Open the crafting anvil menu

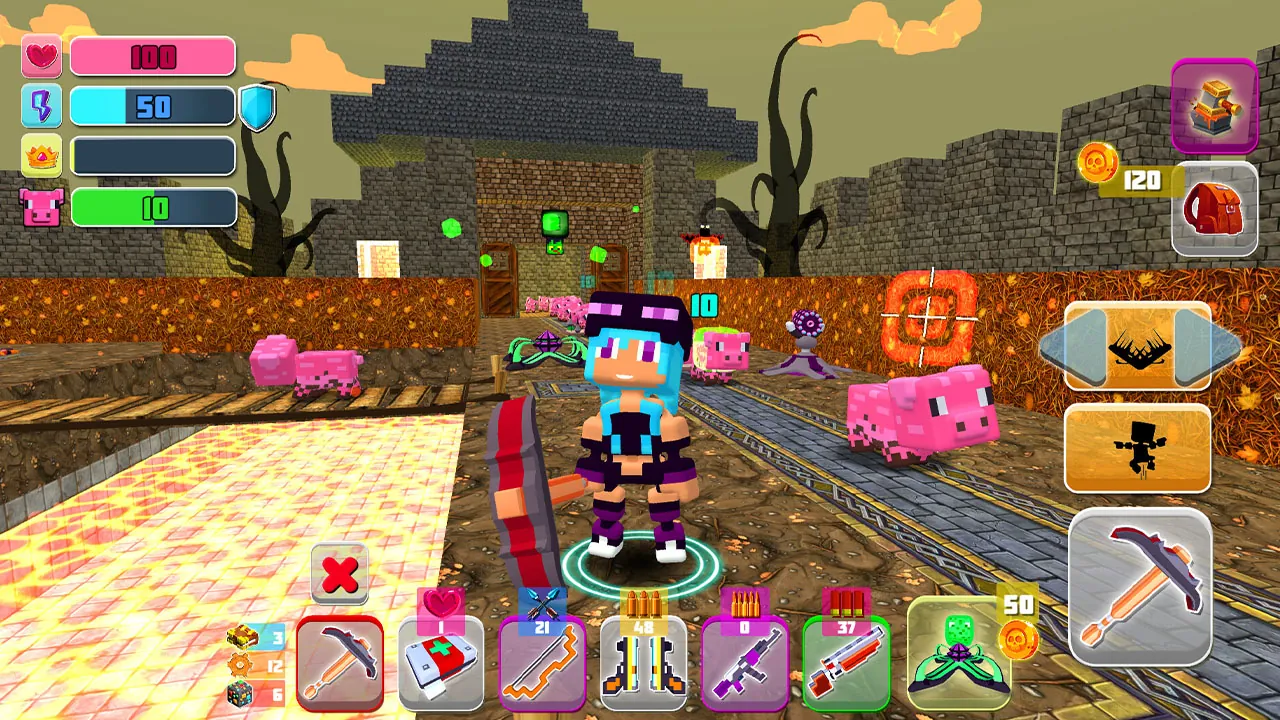pyautogui.click(x=1214, y=106)
